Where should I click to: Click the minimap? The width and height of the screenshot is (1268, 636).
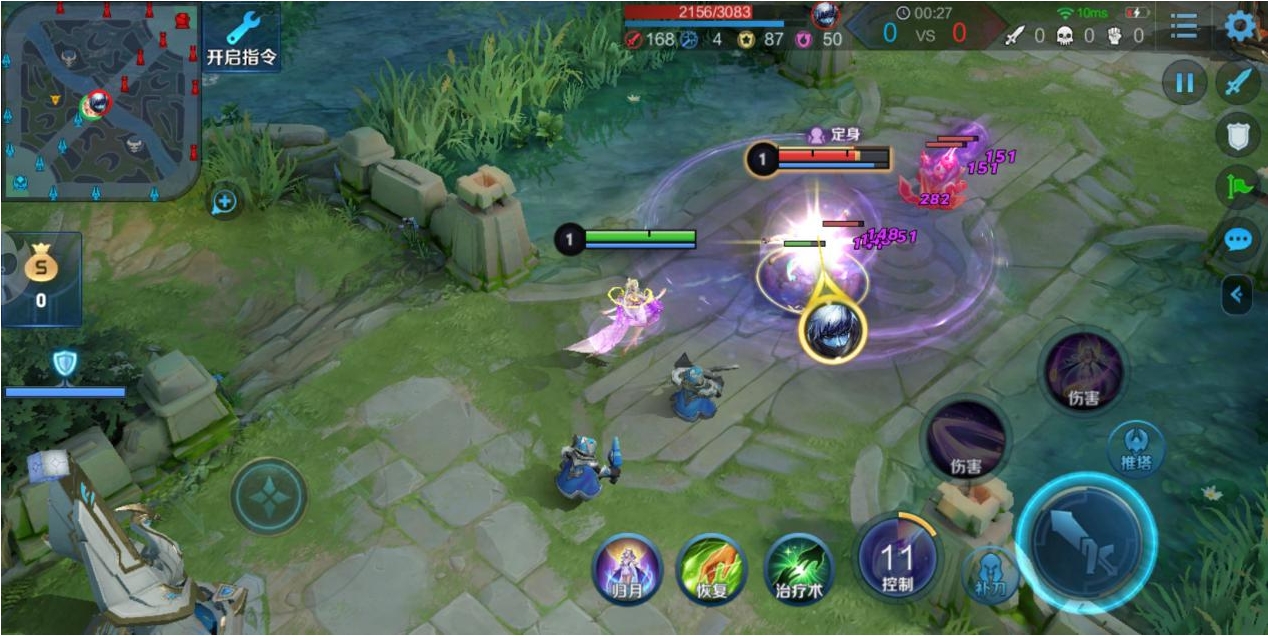[x=100, y=100]
